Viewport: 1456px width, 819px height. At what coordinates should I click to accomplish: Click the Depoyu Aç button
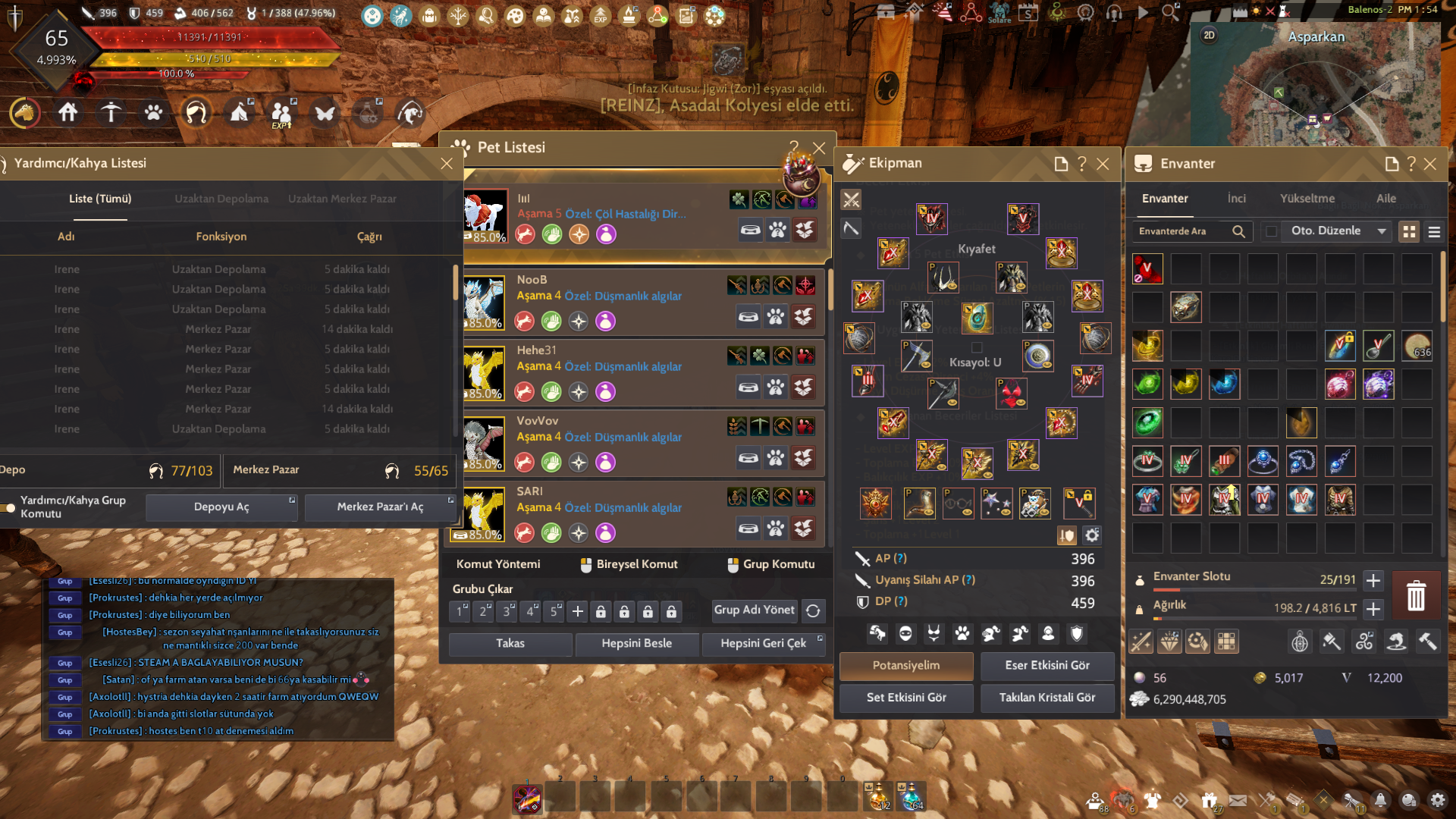click(x=221, y=507)
